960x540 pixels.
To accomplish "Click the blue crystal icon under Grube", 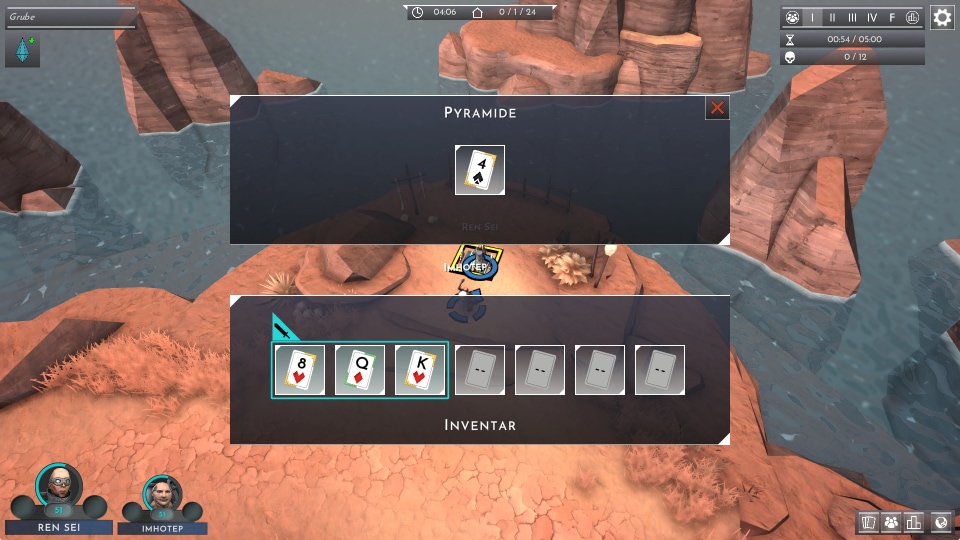I will click(22, 51).
